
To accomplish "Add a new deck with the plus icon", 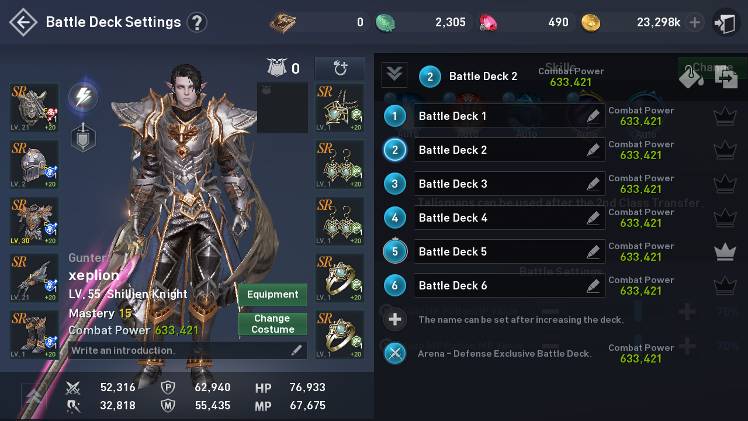I will click(x=396, y=319).
